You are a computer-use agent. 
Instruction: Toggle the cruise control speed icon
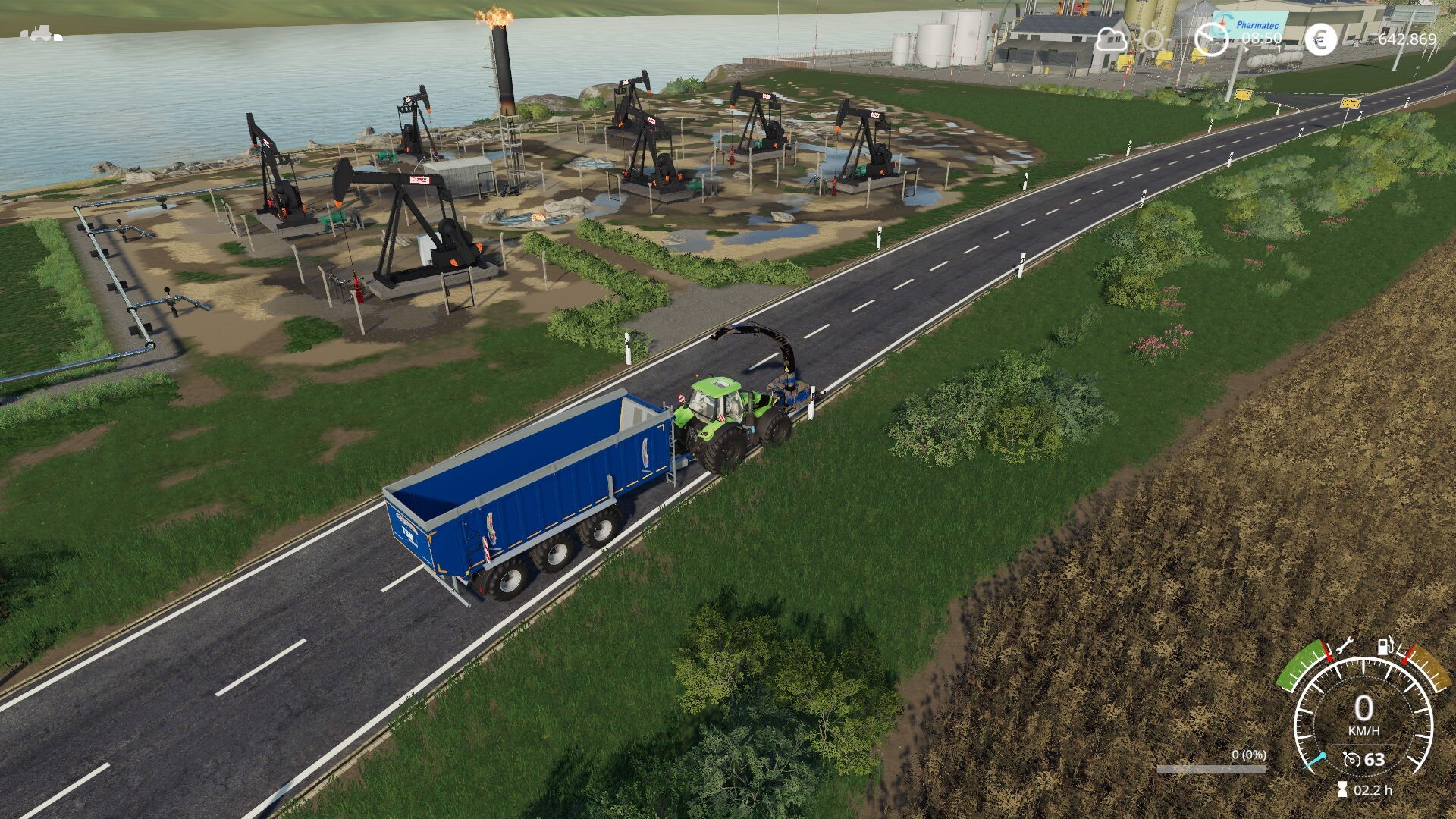1351,759
